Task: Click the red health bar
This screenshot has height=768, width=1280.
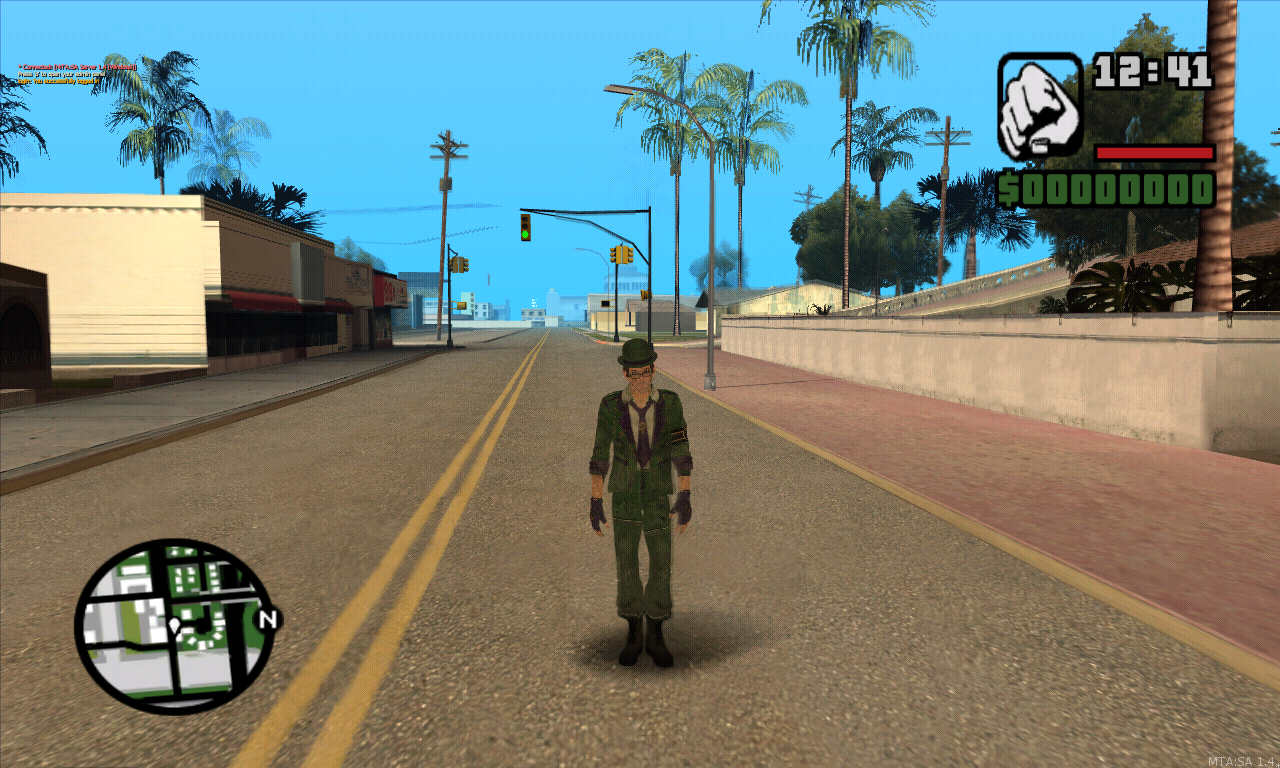Action: (x=1155, y=155)
